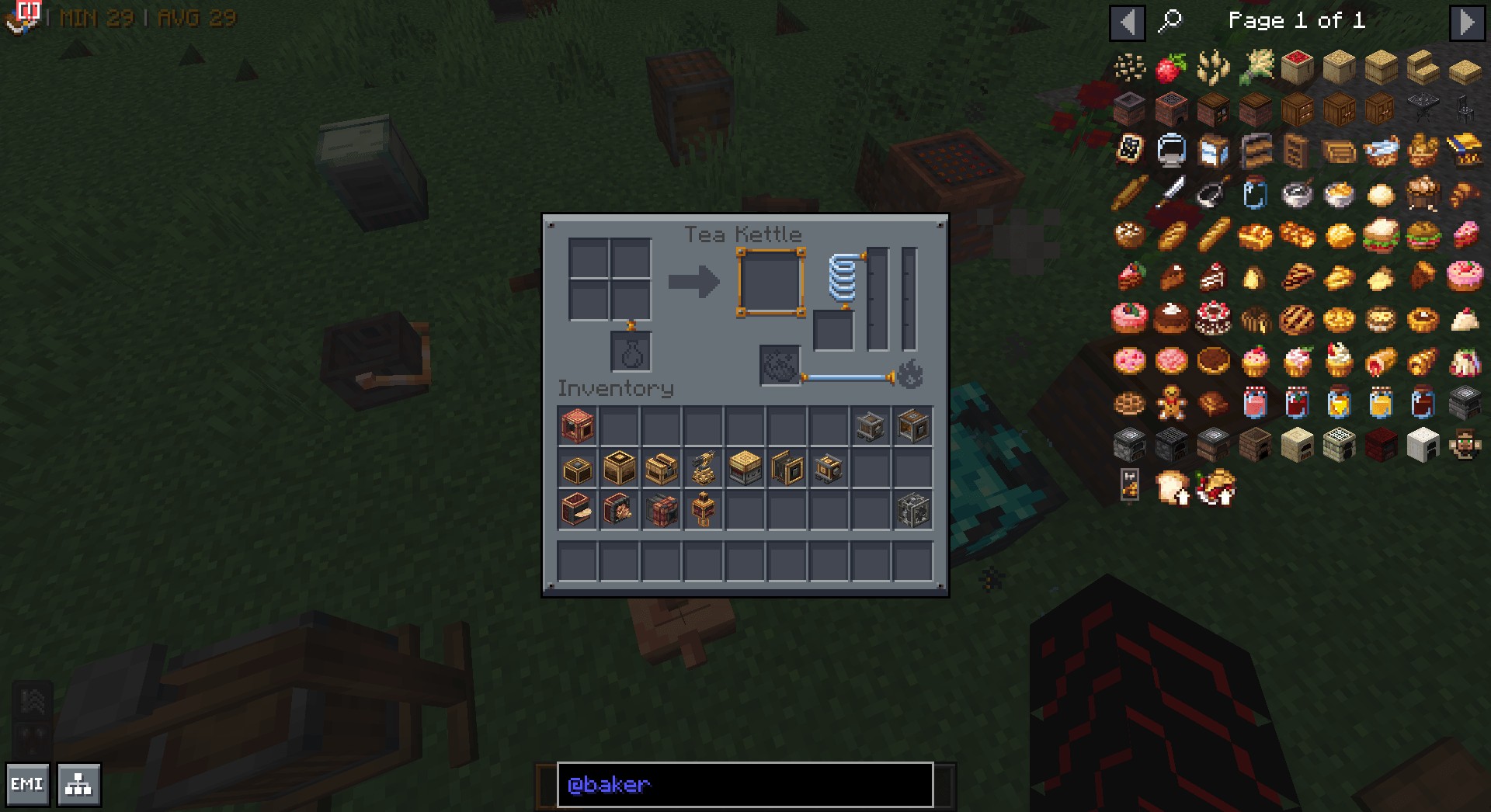The image size is (1491, 812).
Task: Select the white oven block item
Action: [x=1423, y=446]
